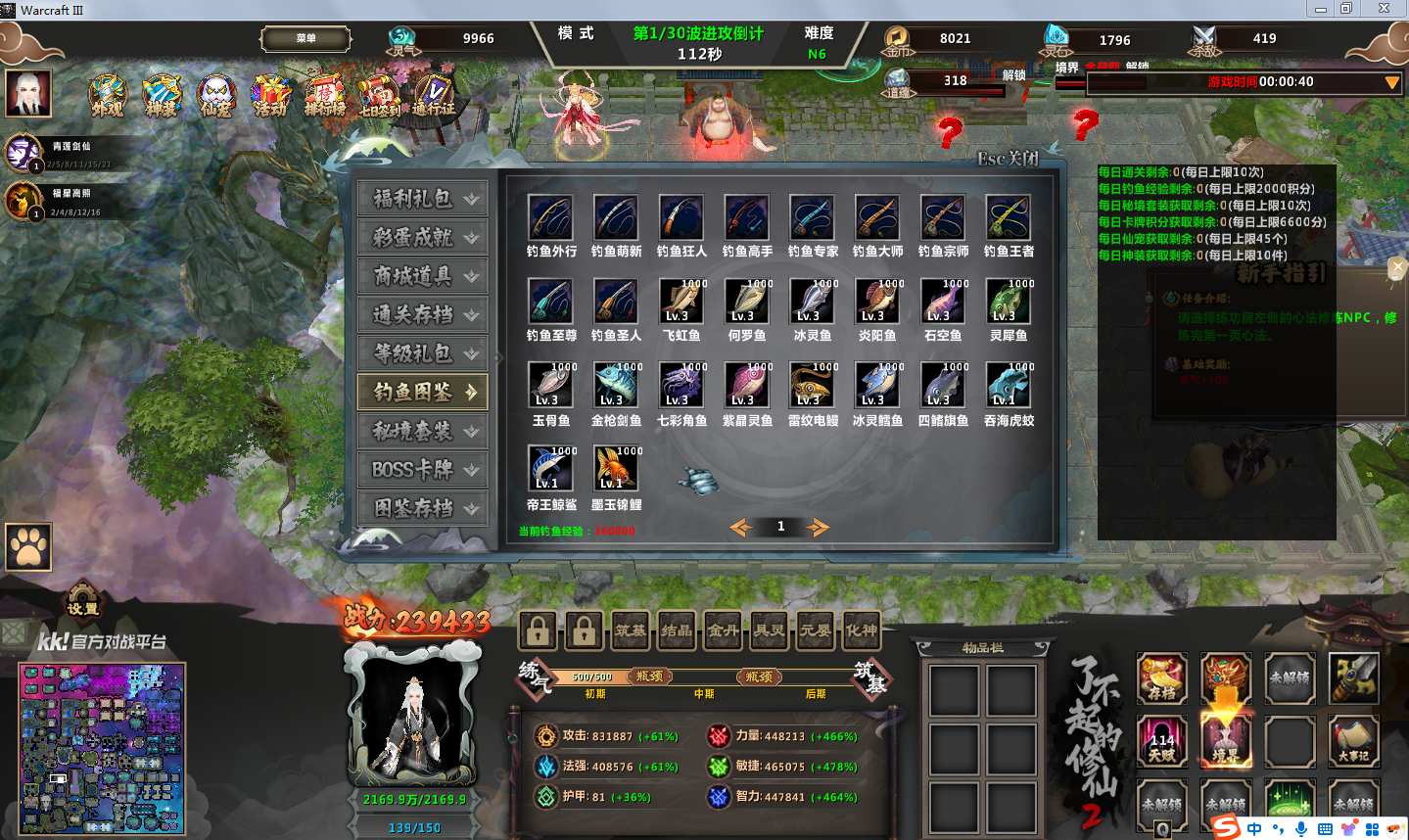Select the 雷纹电鳗 fish icon
The height and width of the screenshot is (840, 1409).
(x=813, y=387)
